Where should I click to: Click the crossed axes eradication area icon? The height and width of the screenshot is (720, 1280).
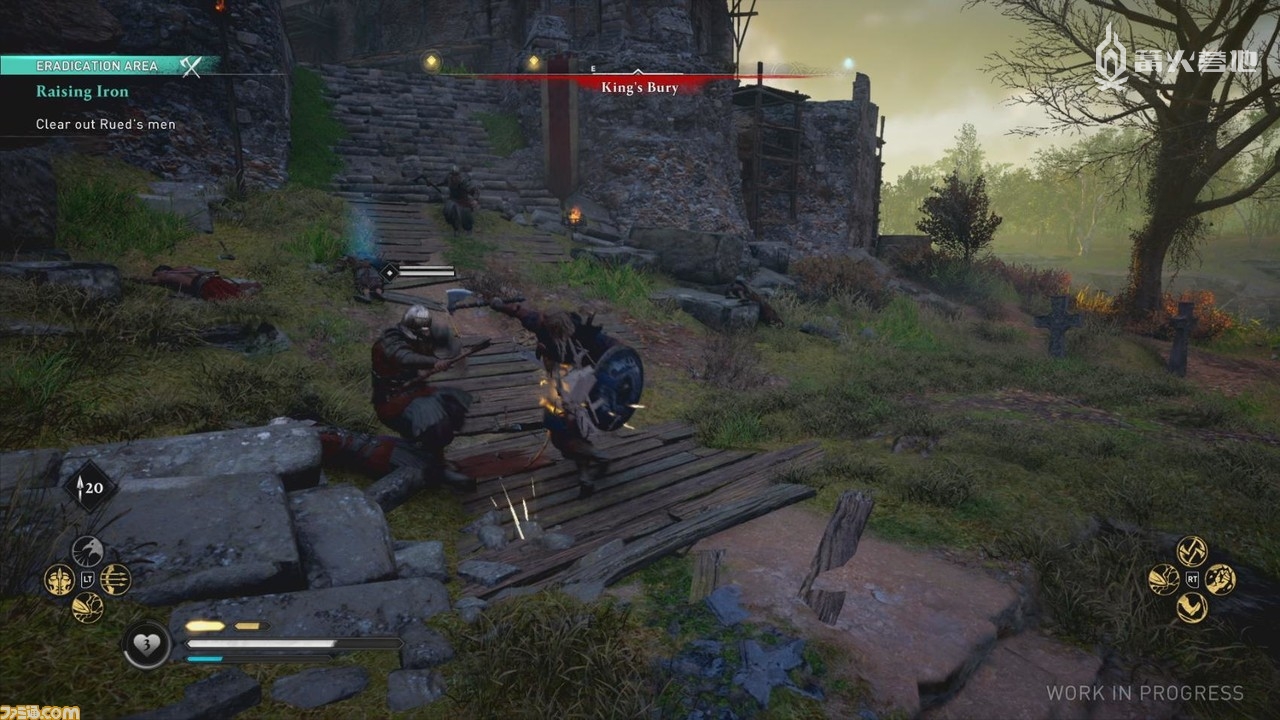pos(190,66)
